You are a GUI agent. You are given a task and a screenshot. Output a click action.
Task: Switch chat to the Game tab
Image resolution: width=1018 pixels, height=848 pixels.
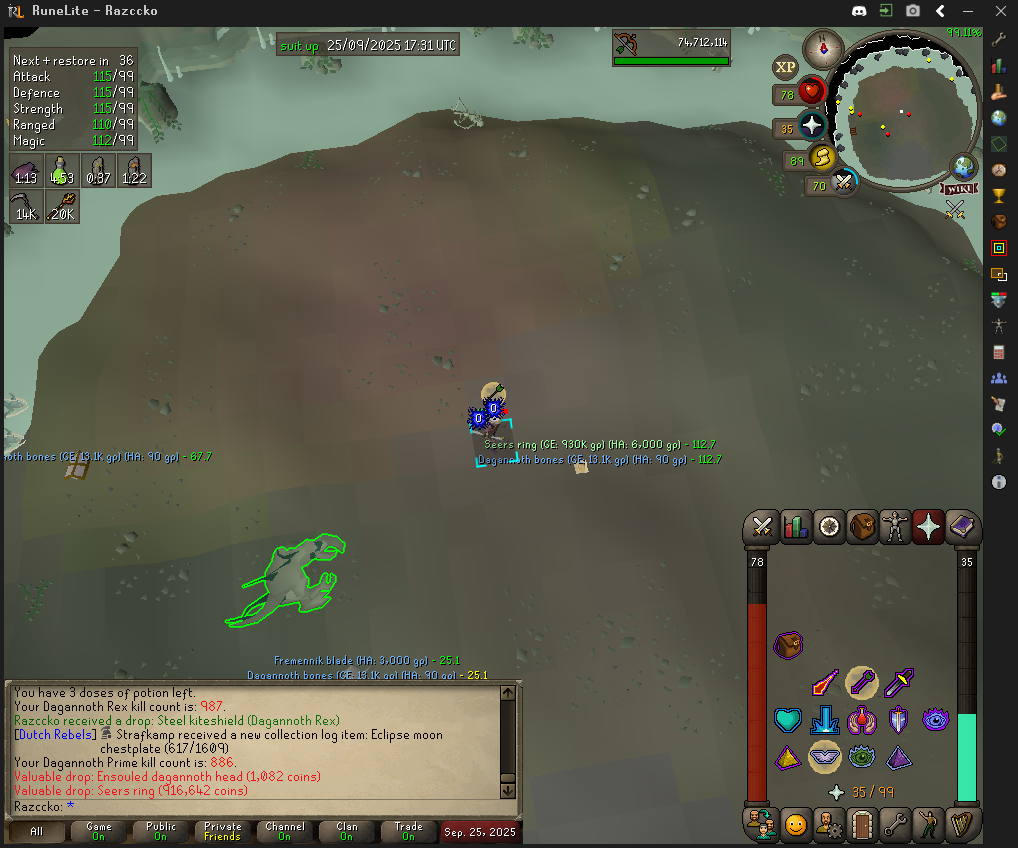(x=99, y=832)
